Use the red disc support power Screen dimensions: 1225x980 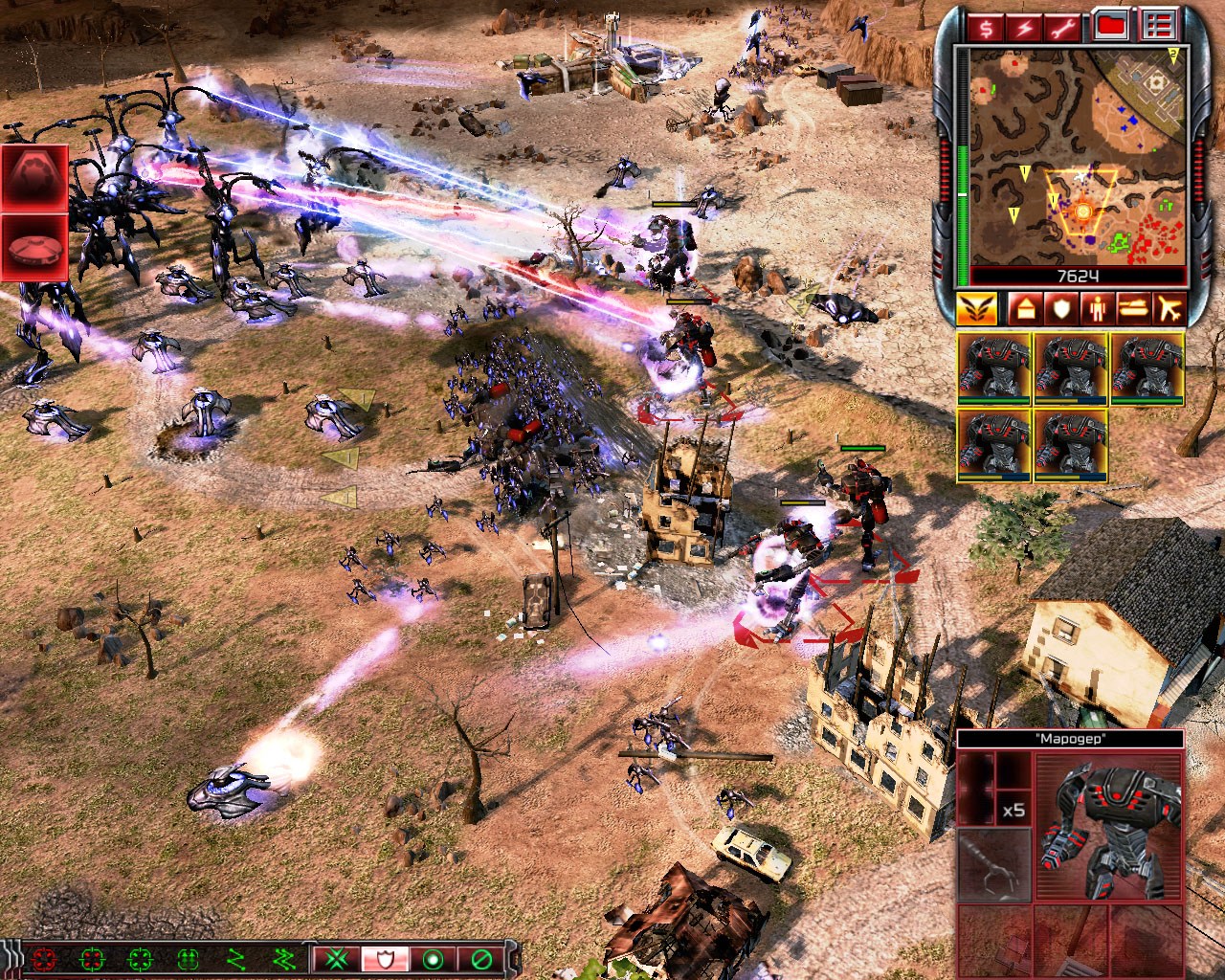pyautogui.click(x=34, y=248)
